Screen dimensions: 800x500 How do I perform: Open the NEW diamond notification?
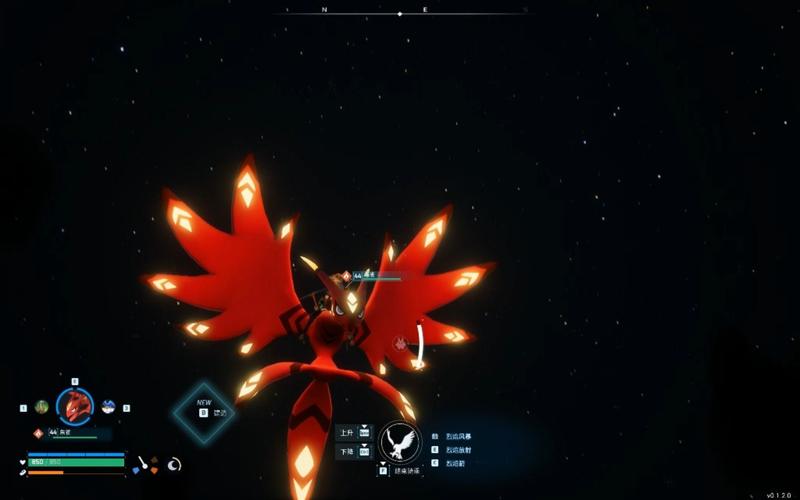pyautogui.click(x=204, y=412)
